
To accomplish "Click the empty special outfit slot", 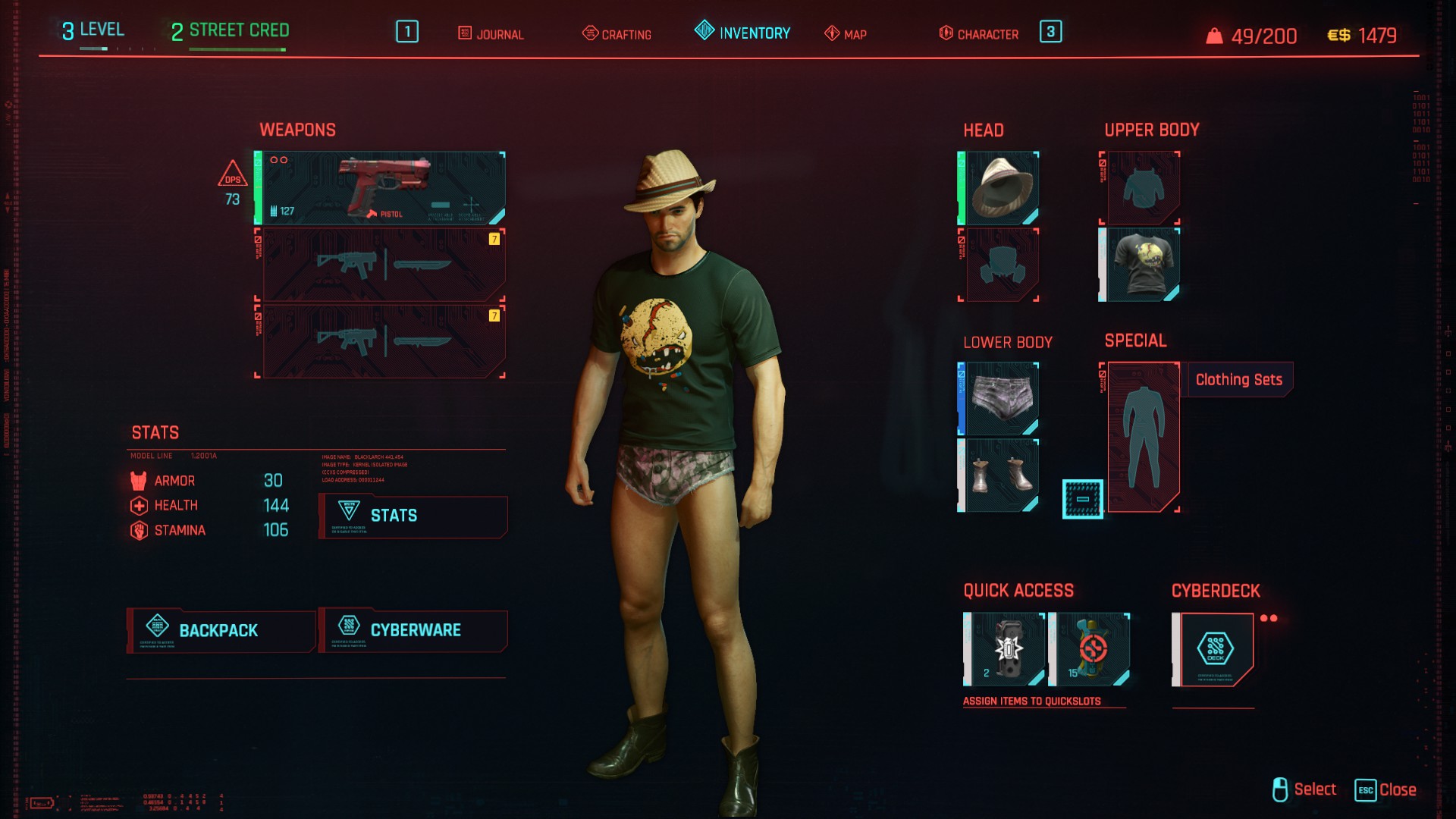I will (1142, 437).
